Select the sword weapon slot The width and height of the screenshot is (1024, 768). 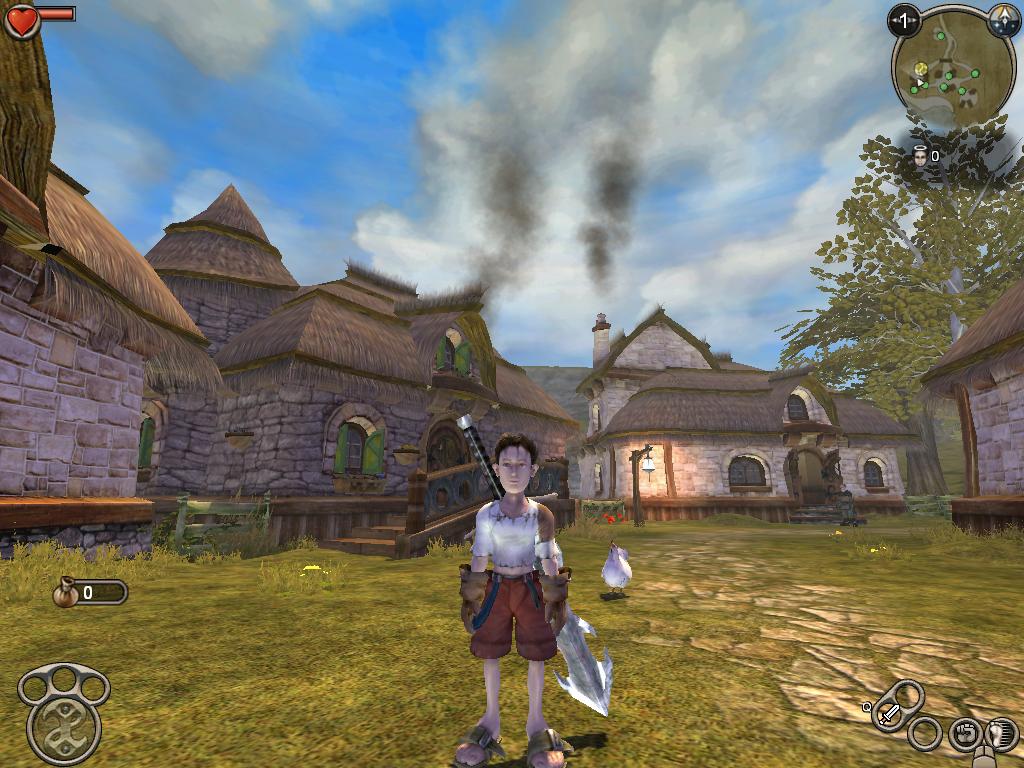[x=890, y=714]
